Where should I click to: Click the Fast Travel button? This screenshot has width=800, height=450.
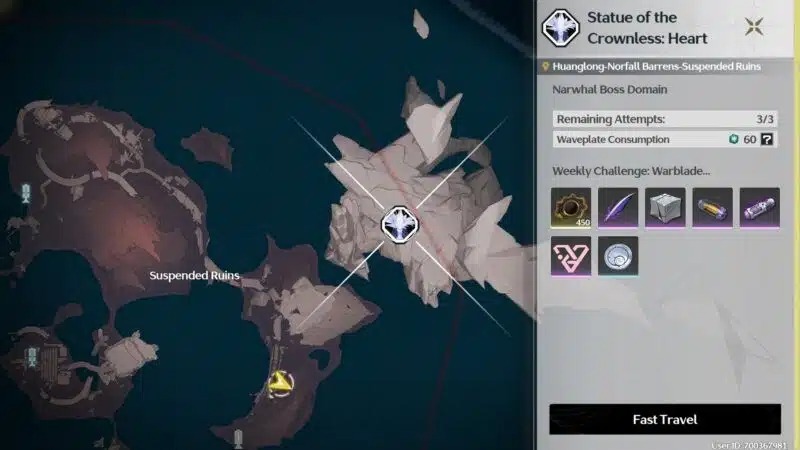[665, 419]
